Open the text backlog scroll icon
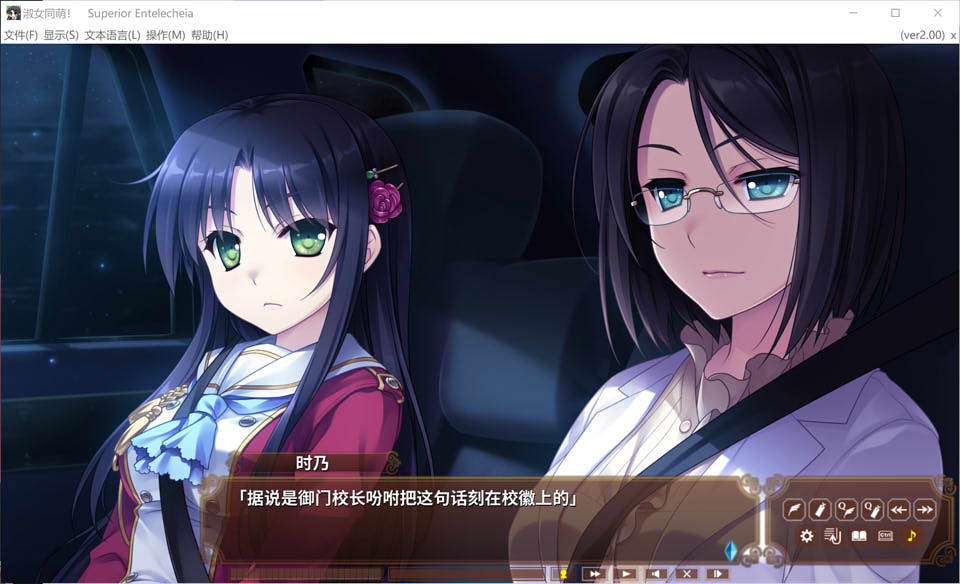The image size is (960, 584). [832, 536]
